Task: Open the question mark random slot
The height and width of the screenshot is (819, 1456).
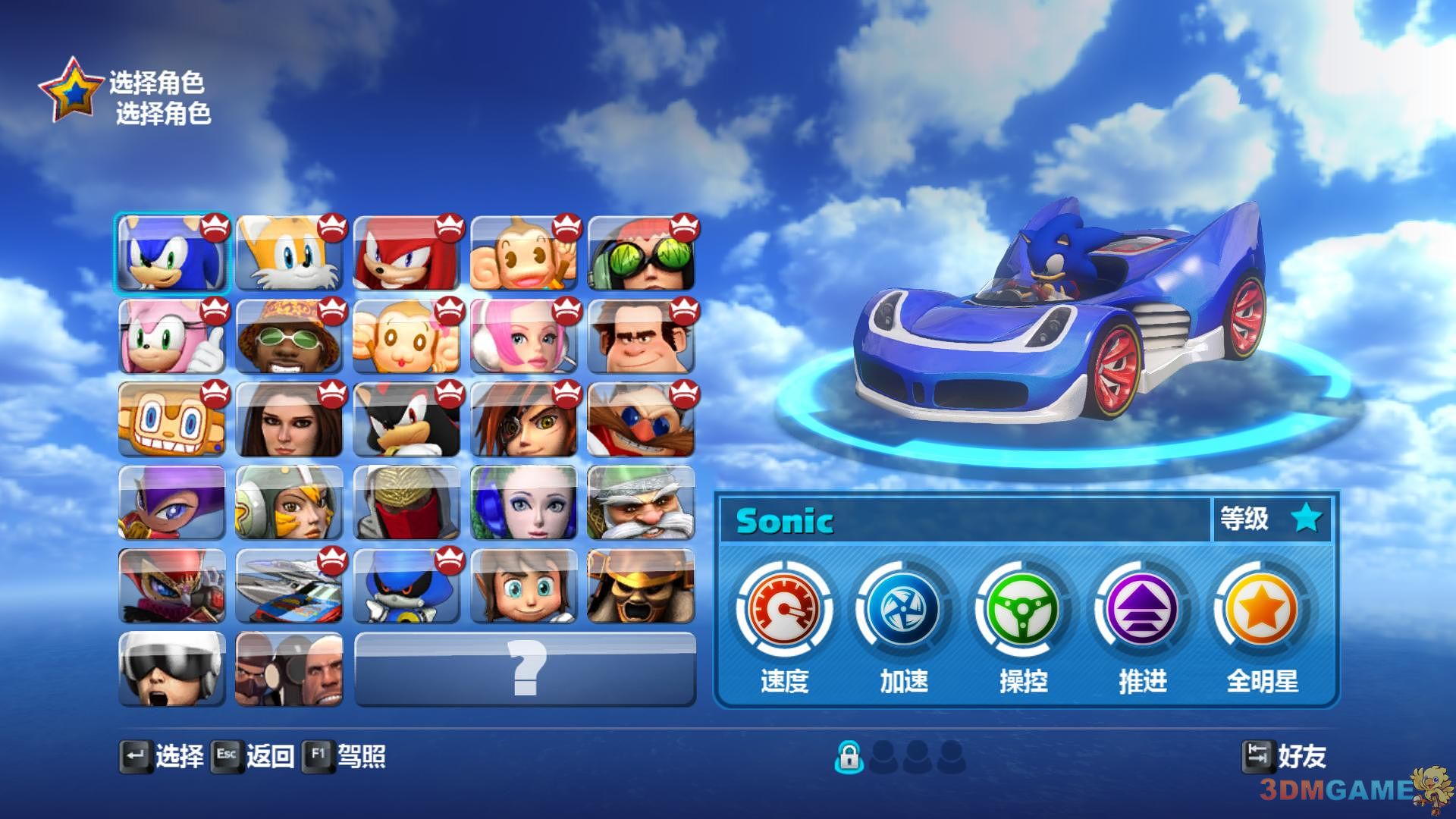Action: [x=525, y=670]
